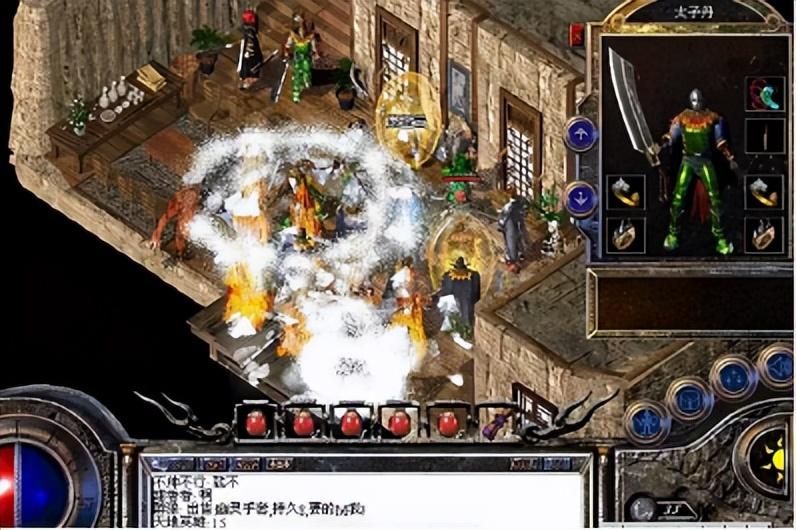Select the equipped necklace slot

[x=764, y=94]
